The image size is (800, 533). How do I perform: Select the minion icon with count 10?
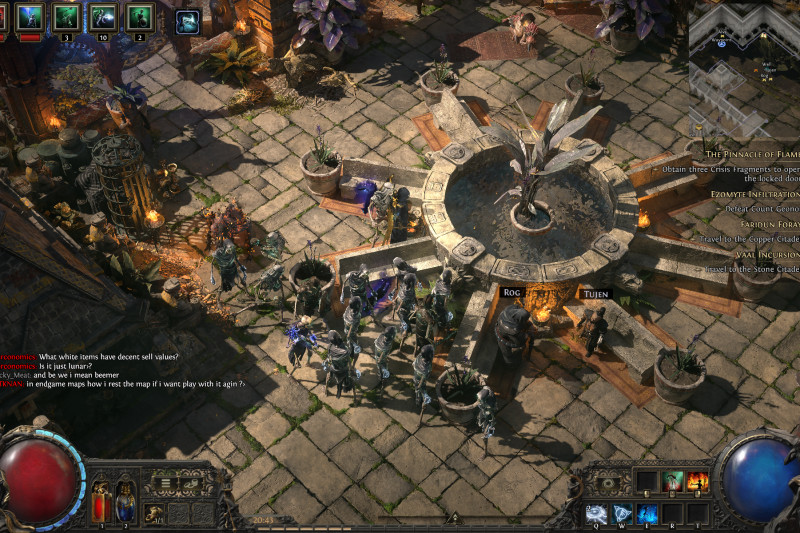[104, 17]
